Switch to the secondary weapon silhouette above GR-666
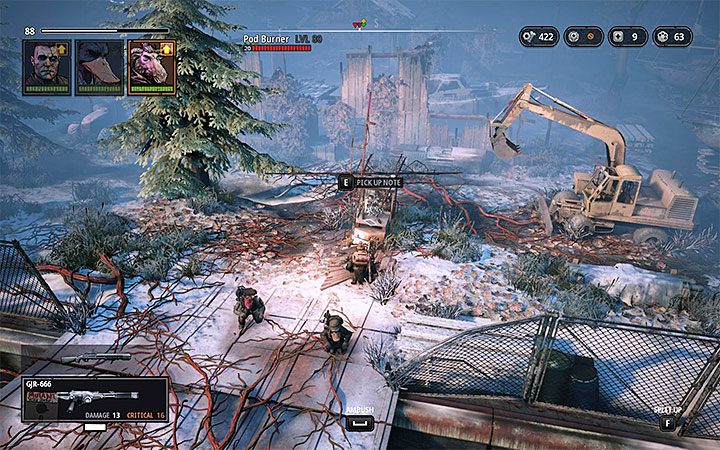The image size is (720, 450). pyautogui.click(x=95, y=358)
